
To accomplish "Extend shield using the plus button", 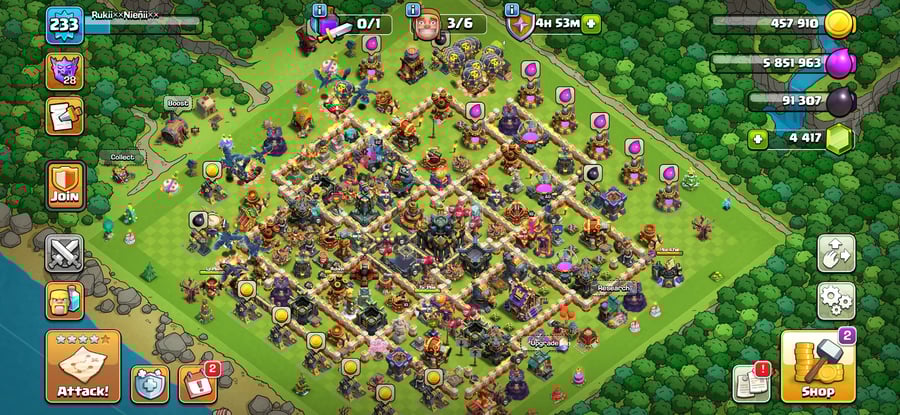I will click(x=591, y=23).
